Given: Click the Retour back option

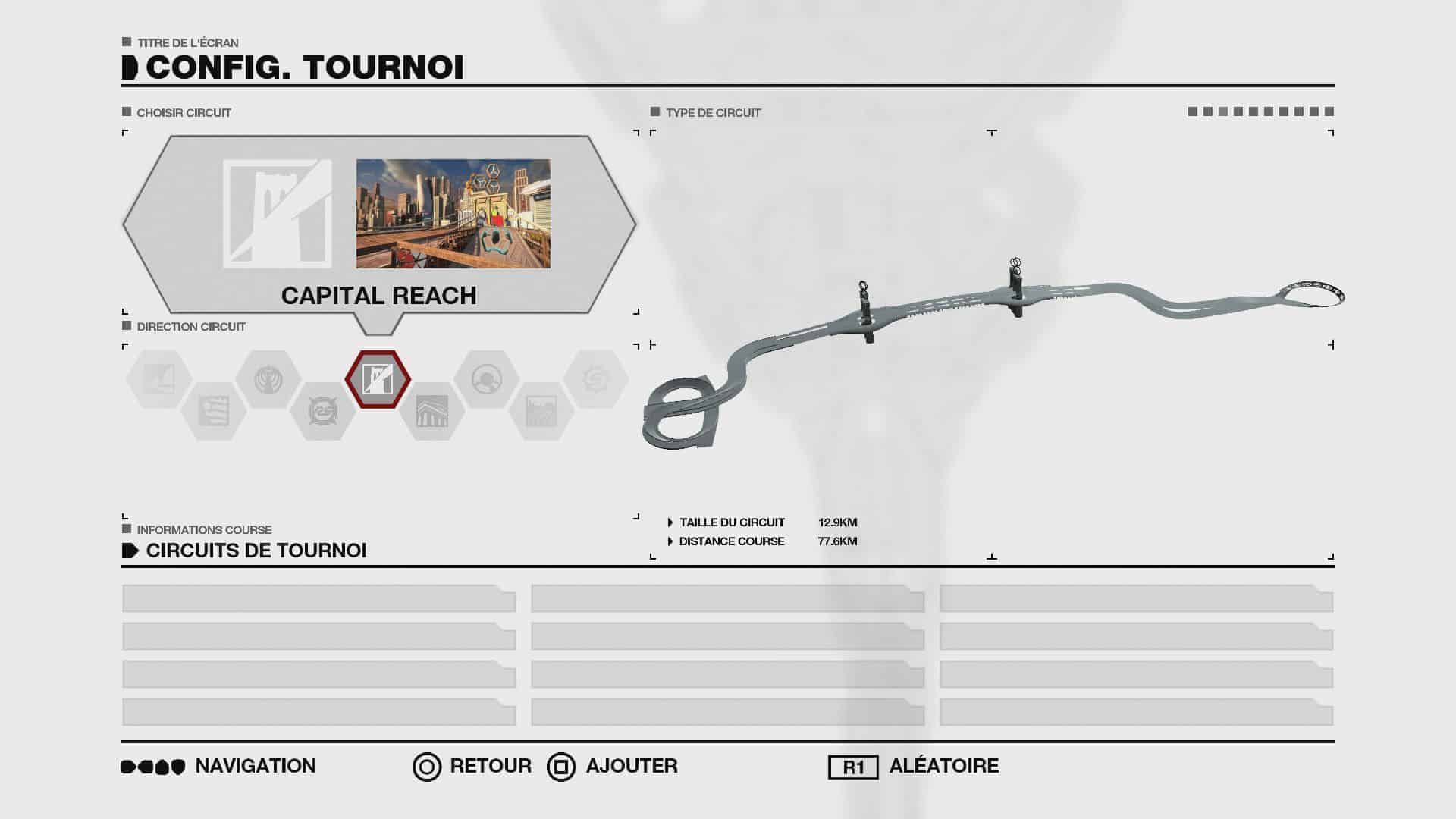Looking at the screenshot, I should tap(472, 767).
